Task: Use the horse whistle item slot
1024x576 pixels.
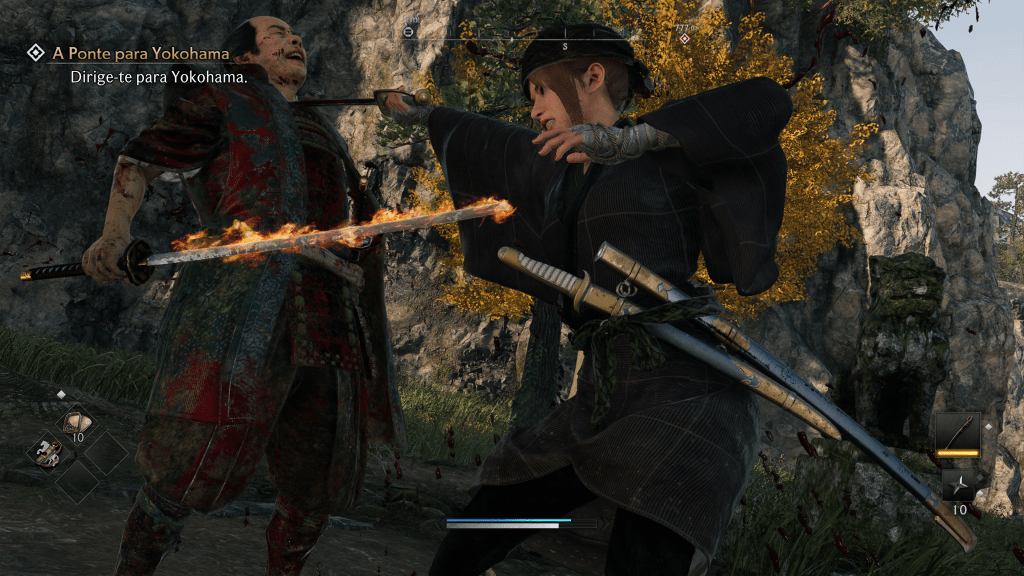Action: [46, 454]
